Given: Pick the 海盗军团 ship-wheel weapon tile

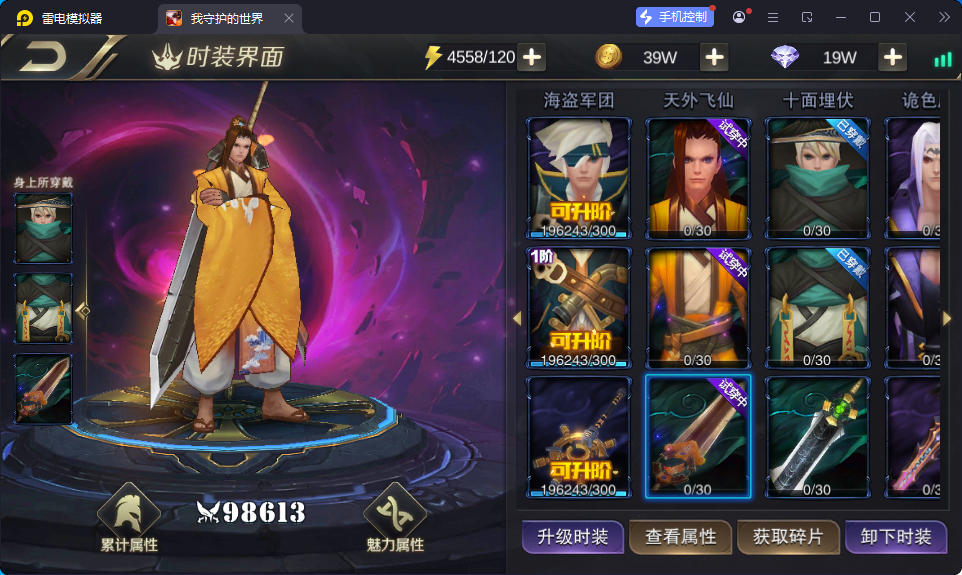Looking at the screenshot, I should click(x=579, y=436).
